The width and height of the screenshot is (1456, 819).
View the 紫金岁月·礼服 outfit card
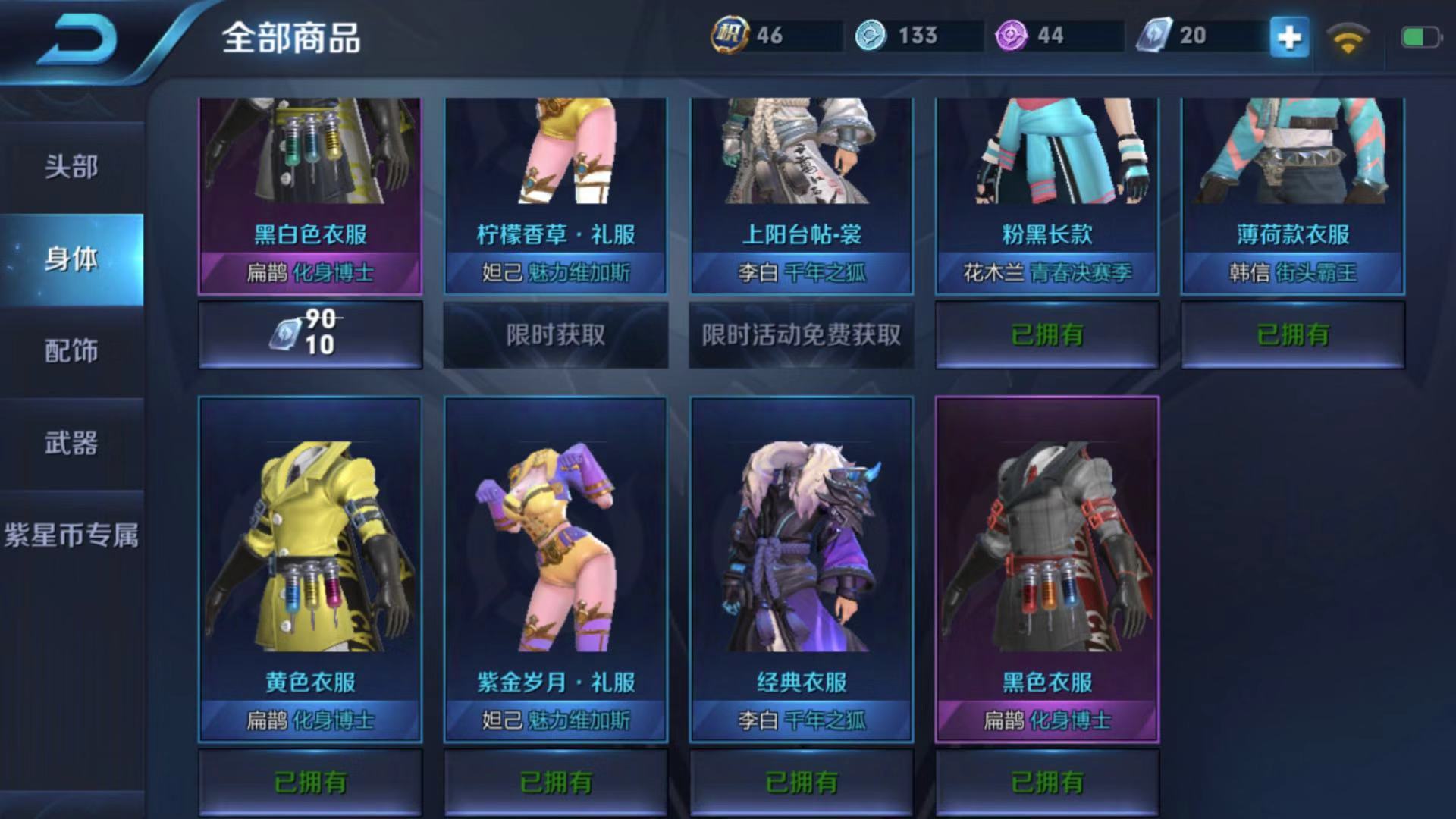[x=556, y=569]
